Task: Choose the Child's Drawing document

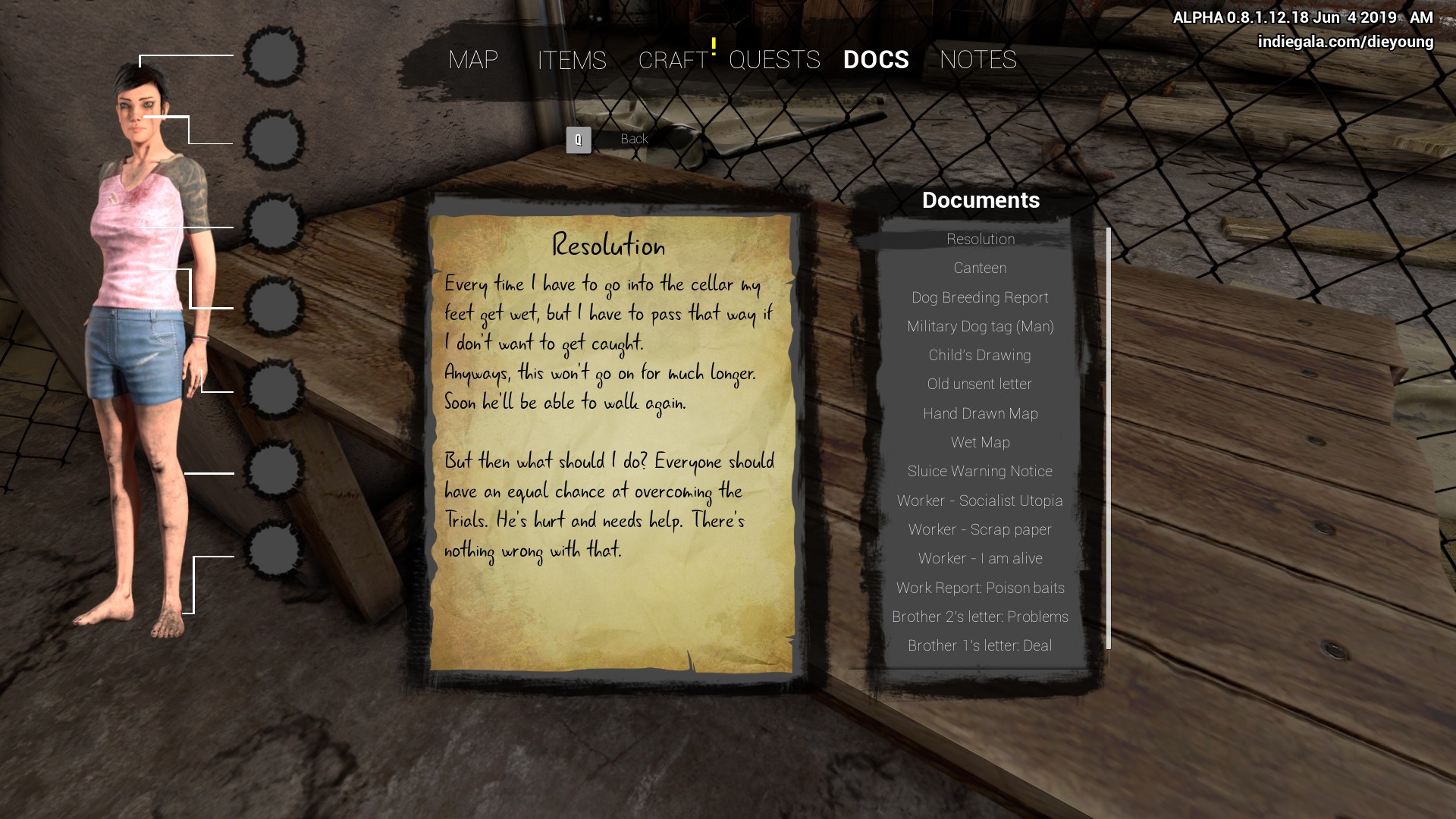Action: coord(980,355)
